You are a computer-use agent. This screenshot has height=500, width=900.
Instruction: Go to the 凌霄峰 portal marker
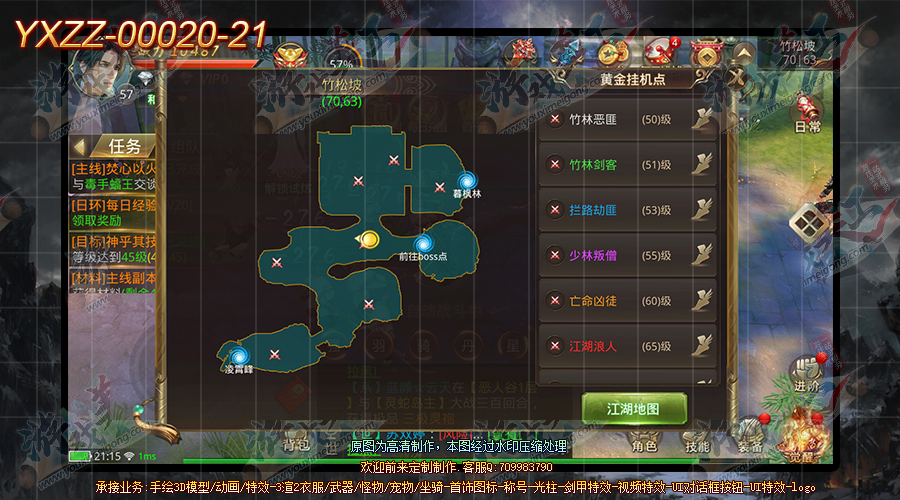pyautogui.click(x=238, y=356)
